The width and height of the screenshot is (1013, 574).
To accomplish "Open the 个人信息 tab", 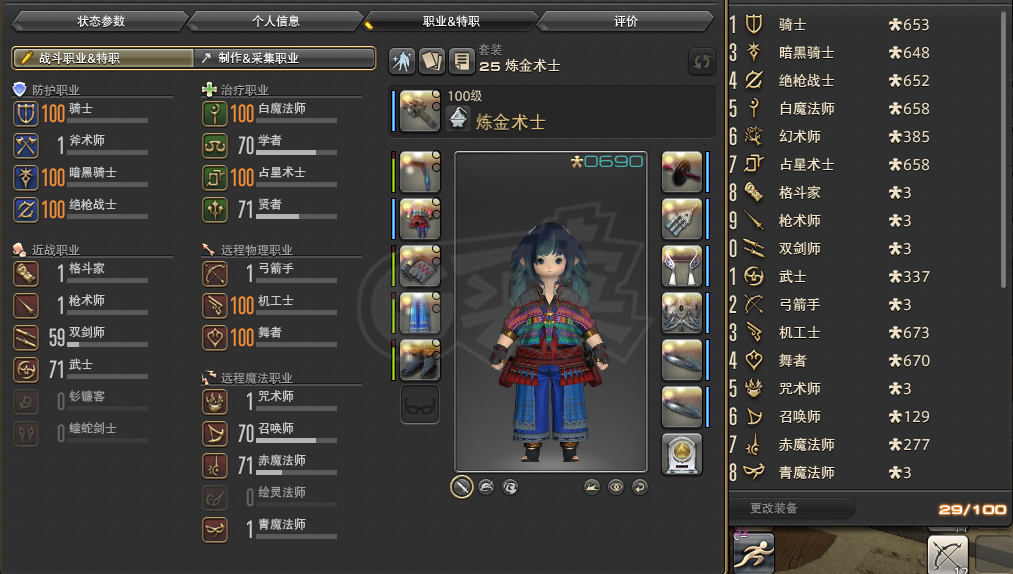I will pyautogui.click(x=276, y=21).
